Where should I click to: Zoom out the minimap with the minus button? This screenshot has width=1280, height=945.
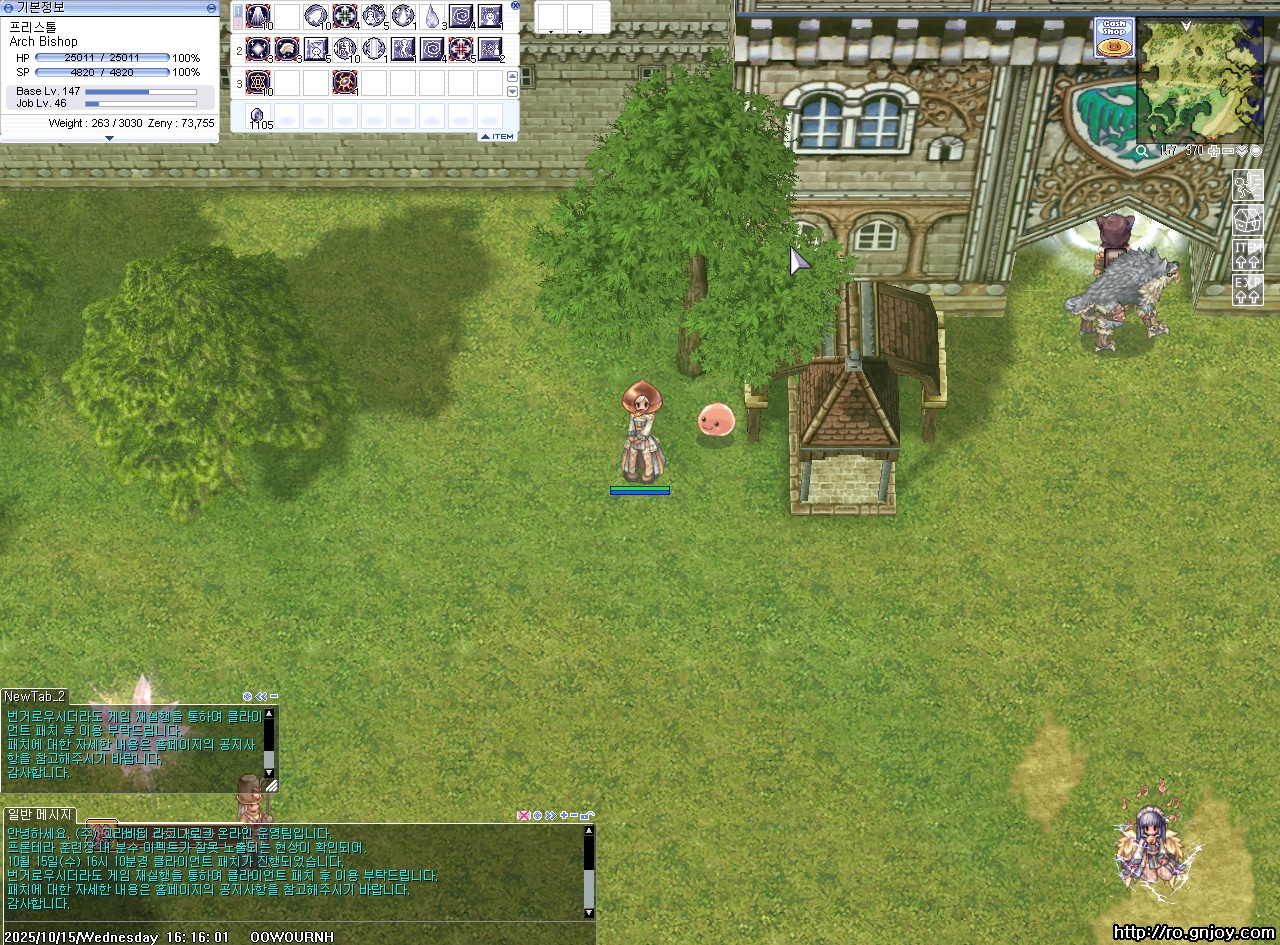tap(1228, 151)
